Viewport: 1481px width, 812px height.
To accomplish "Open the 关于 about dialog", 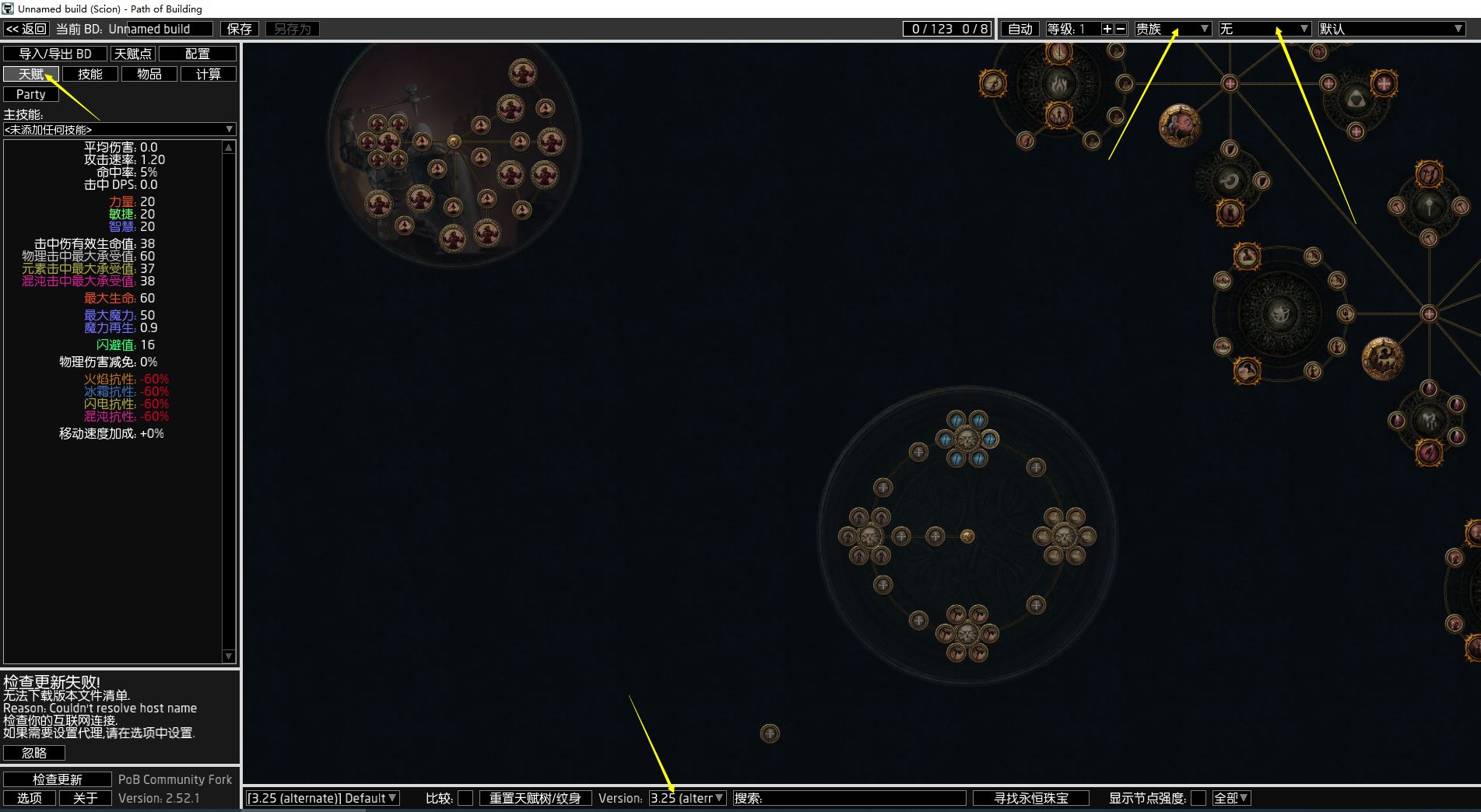I will [x=86, y=798].
